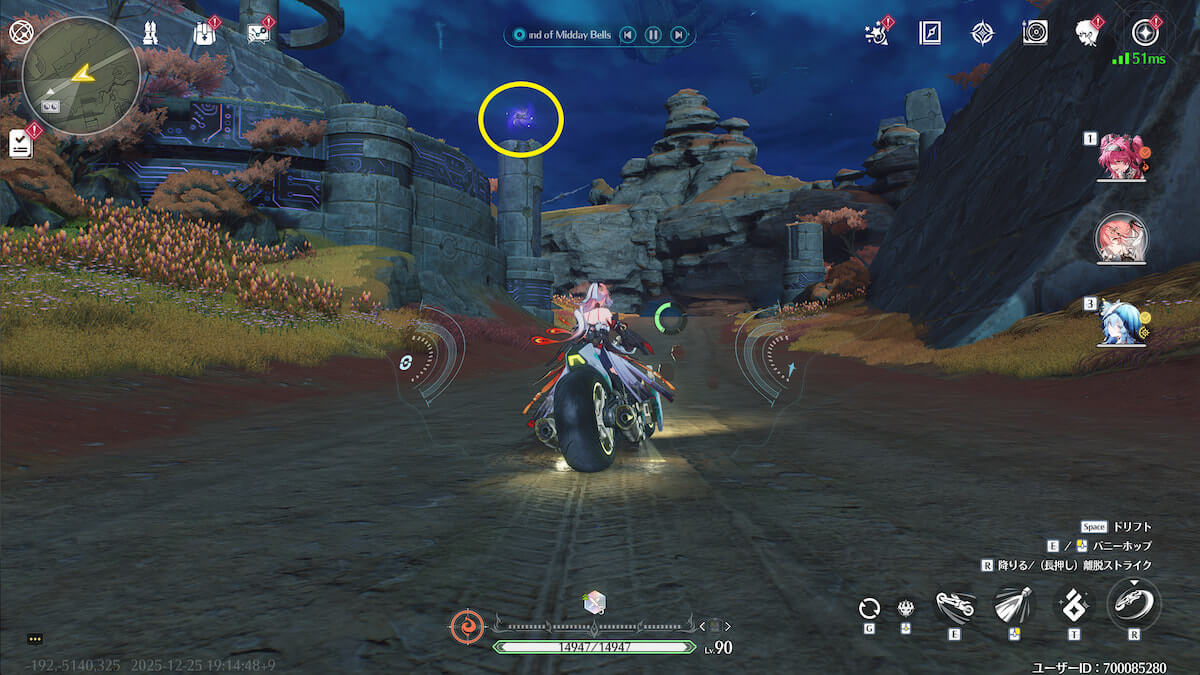This screenshot has width=1200, height=675.
Task: Open the circled star main menu icon
Action: 1142,33
